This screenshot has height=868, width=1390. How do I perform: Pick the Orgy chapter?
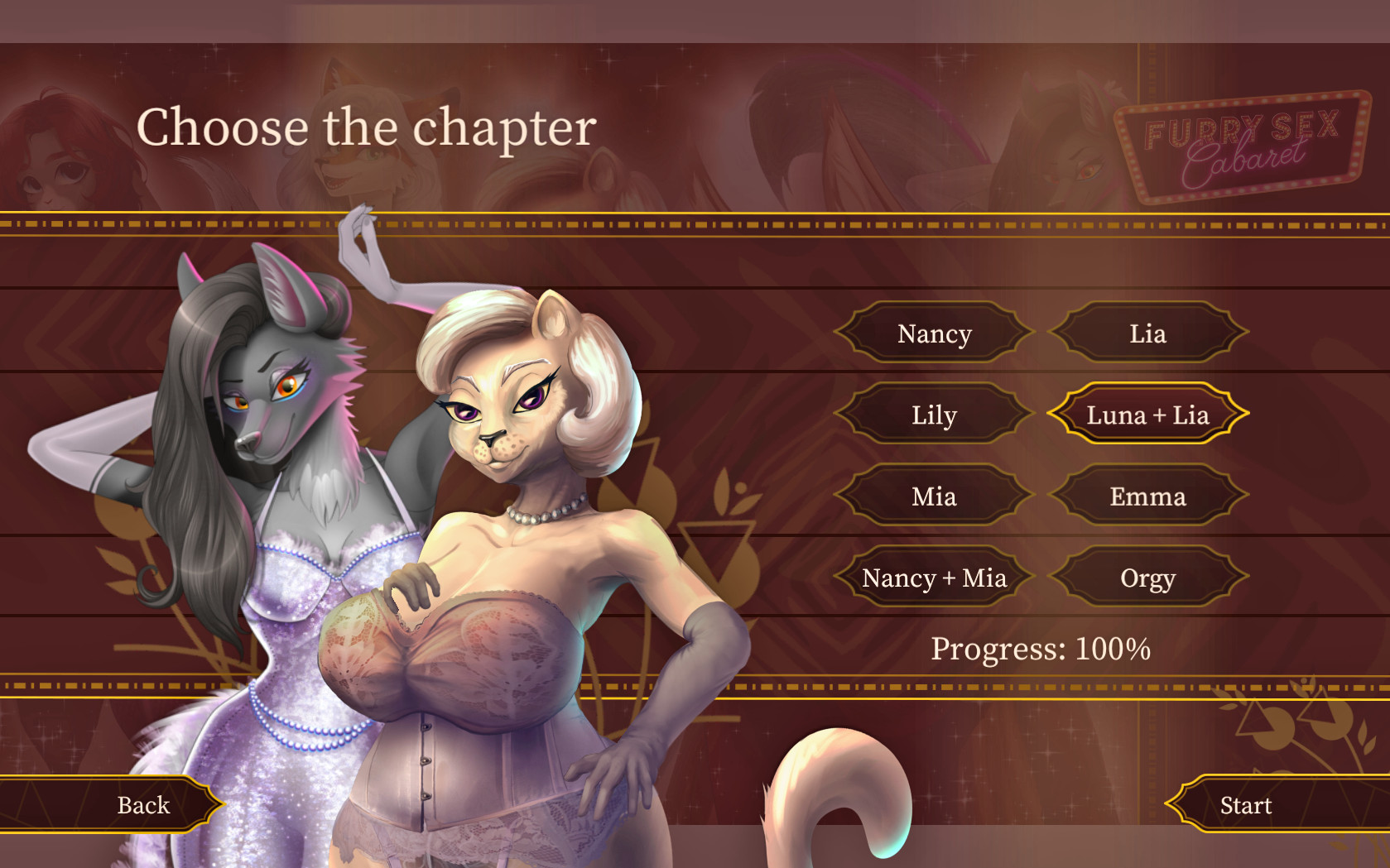coord(1147,578)
